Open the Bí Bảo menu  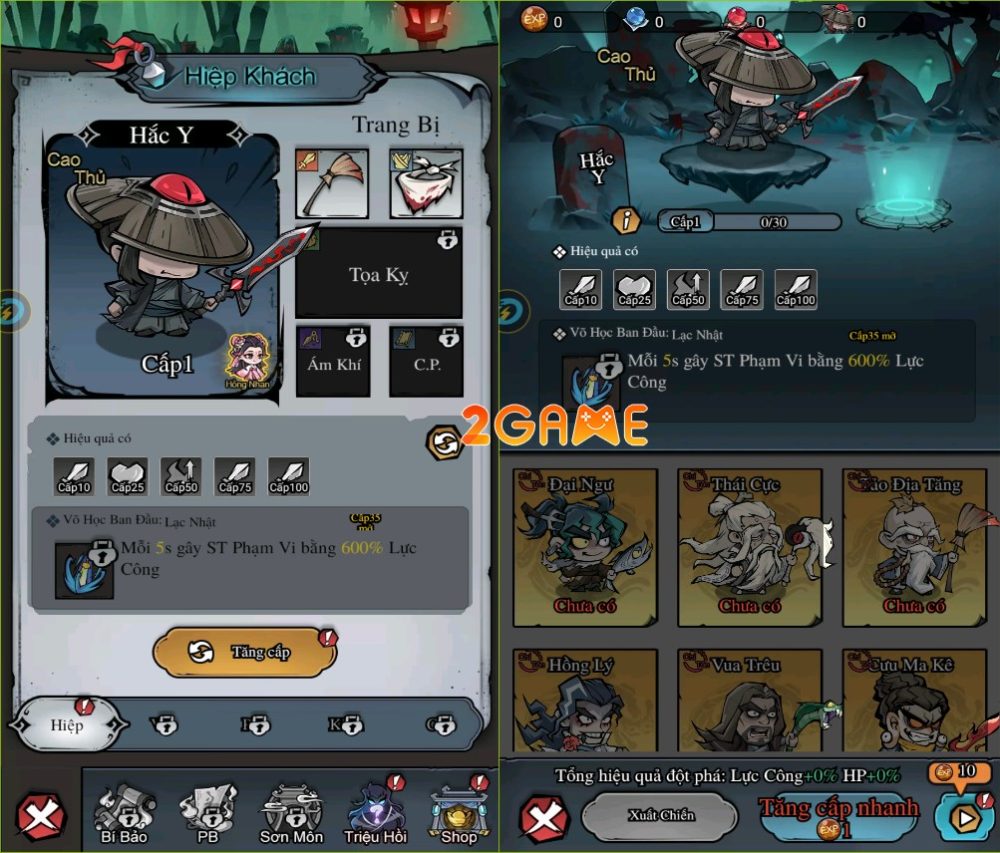pos(124,812)
